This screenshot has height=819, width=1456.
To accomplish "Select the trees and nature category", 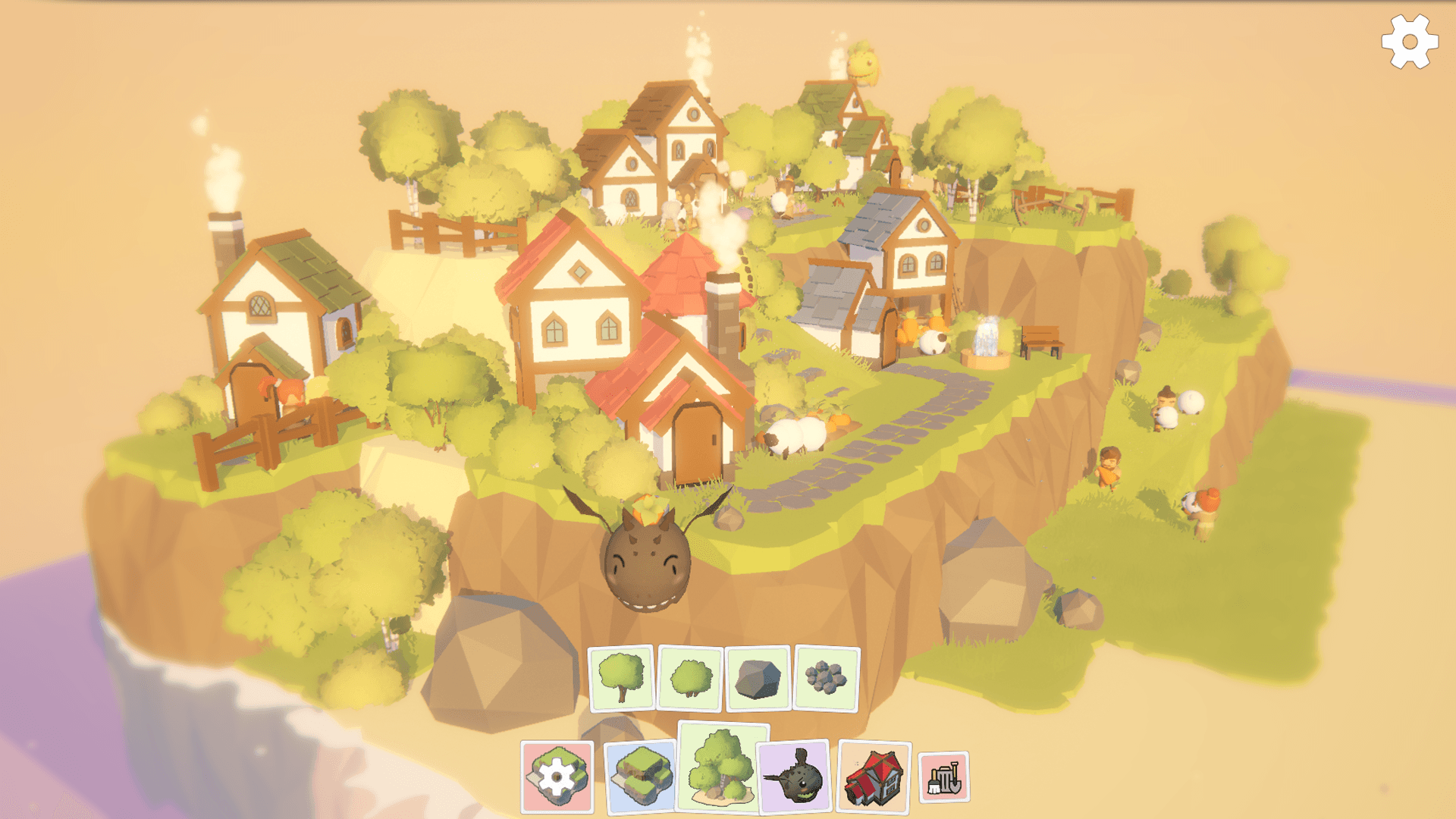I will (x=722, y=767).
